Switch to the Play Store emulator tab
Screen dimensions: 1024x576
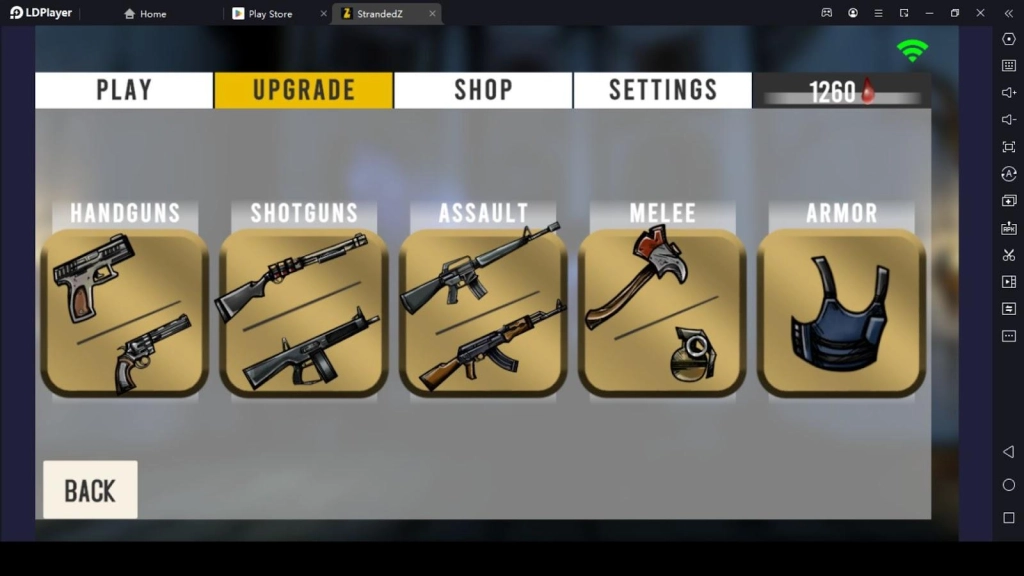tap(270, 14)
